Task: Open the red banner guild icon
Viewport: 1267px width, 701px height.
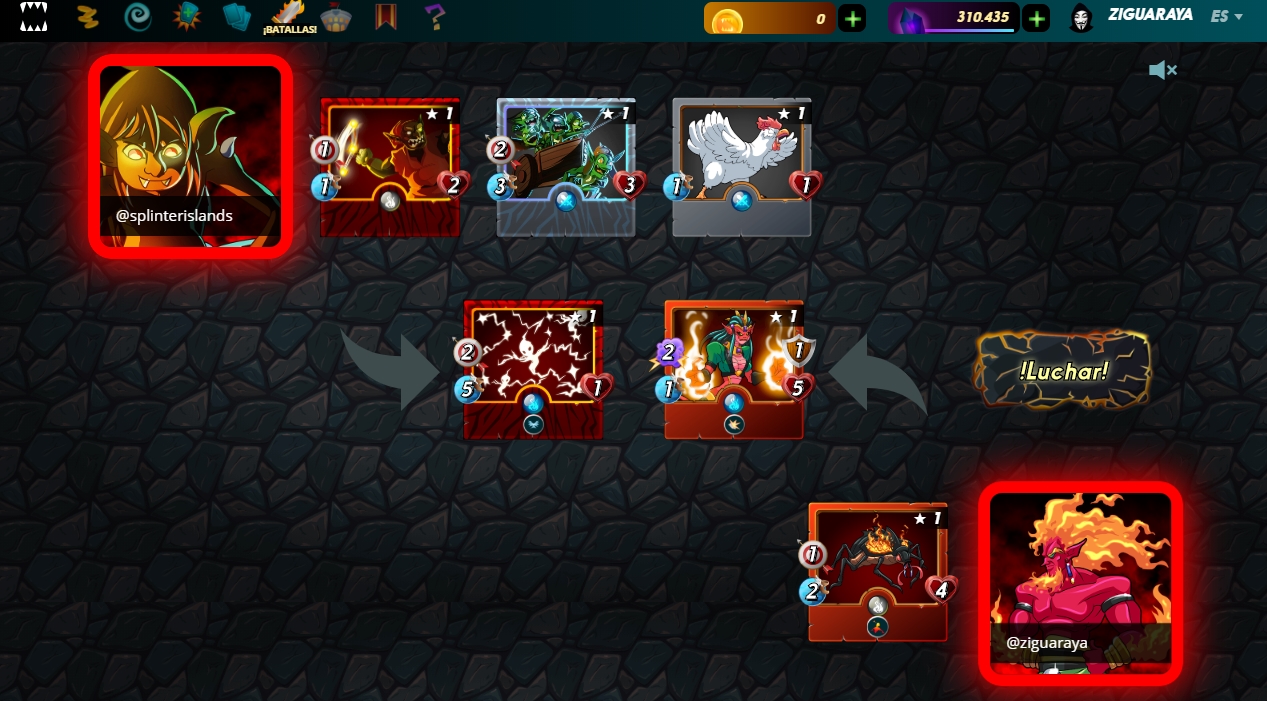Action: coord(386,17)
